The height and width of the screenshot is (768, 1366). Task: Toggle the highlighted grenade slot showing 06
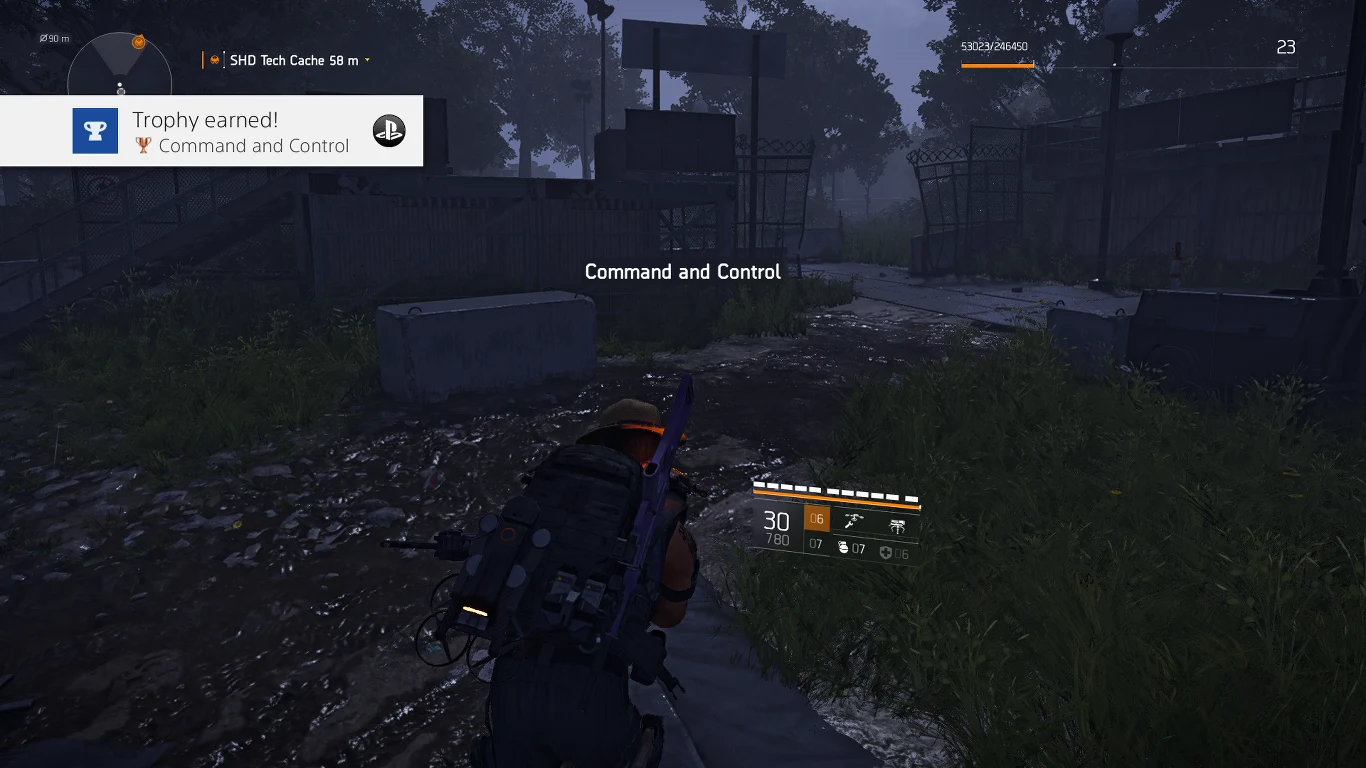(817, 518)
